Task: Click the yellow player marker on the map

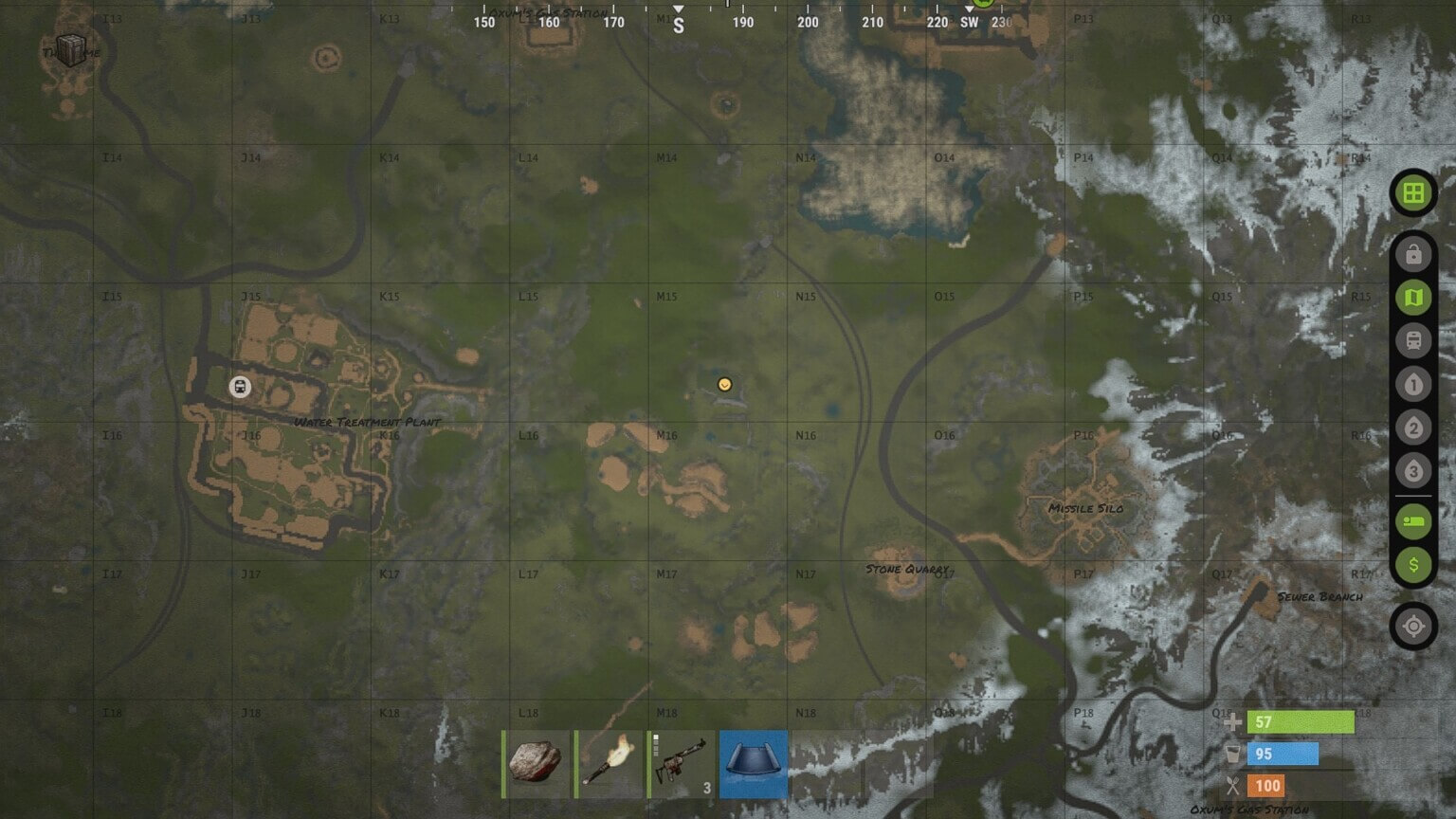Action: click(726, 384)
